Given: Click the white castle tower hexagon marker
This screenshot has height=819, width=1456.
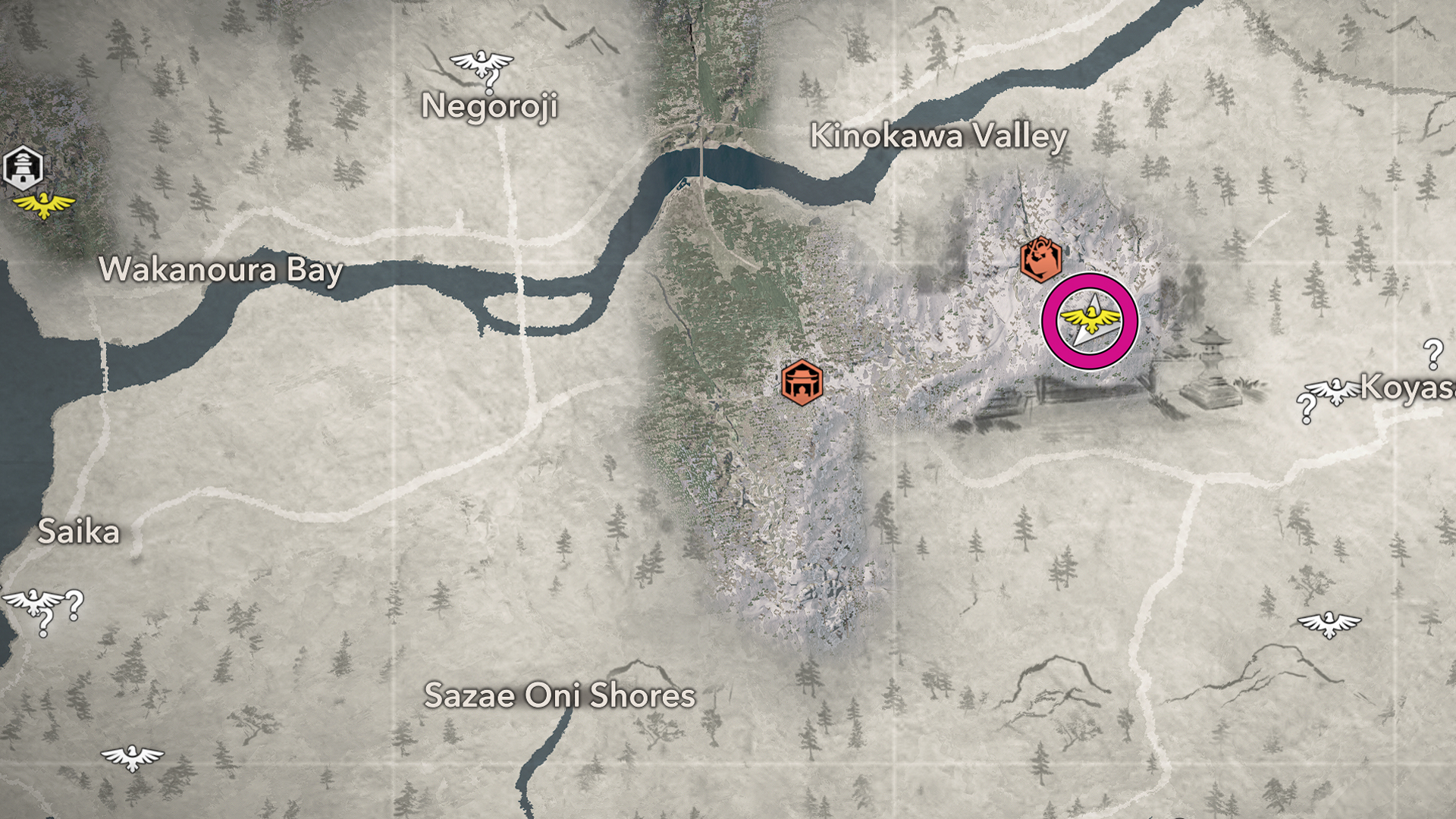Looking at the screenshot, I should click(x=24, y=168).
